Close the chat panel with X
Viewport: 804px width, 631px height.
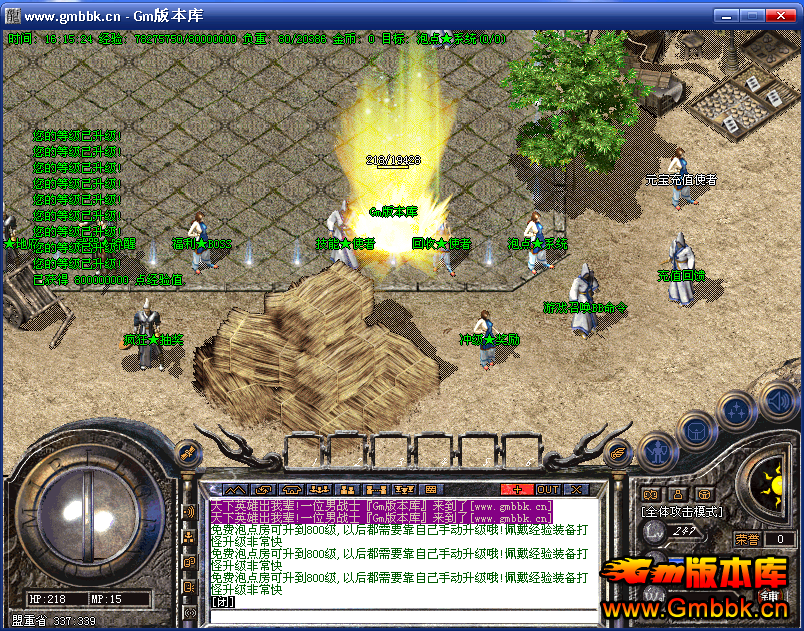576,489
